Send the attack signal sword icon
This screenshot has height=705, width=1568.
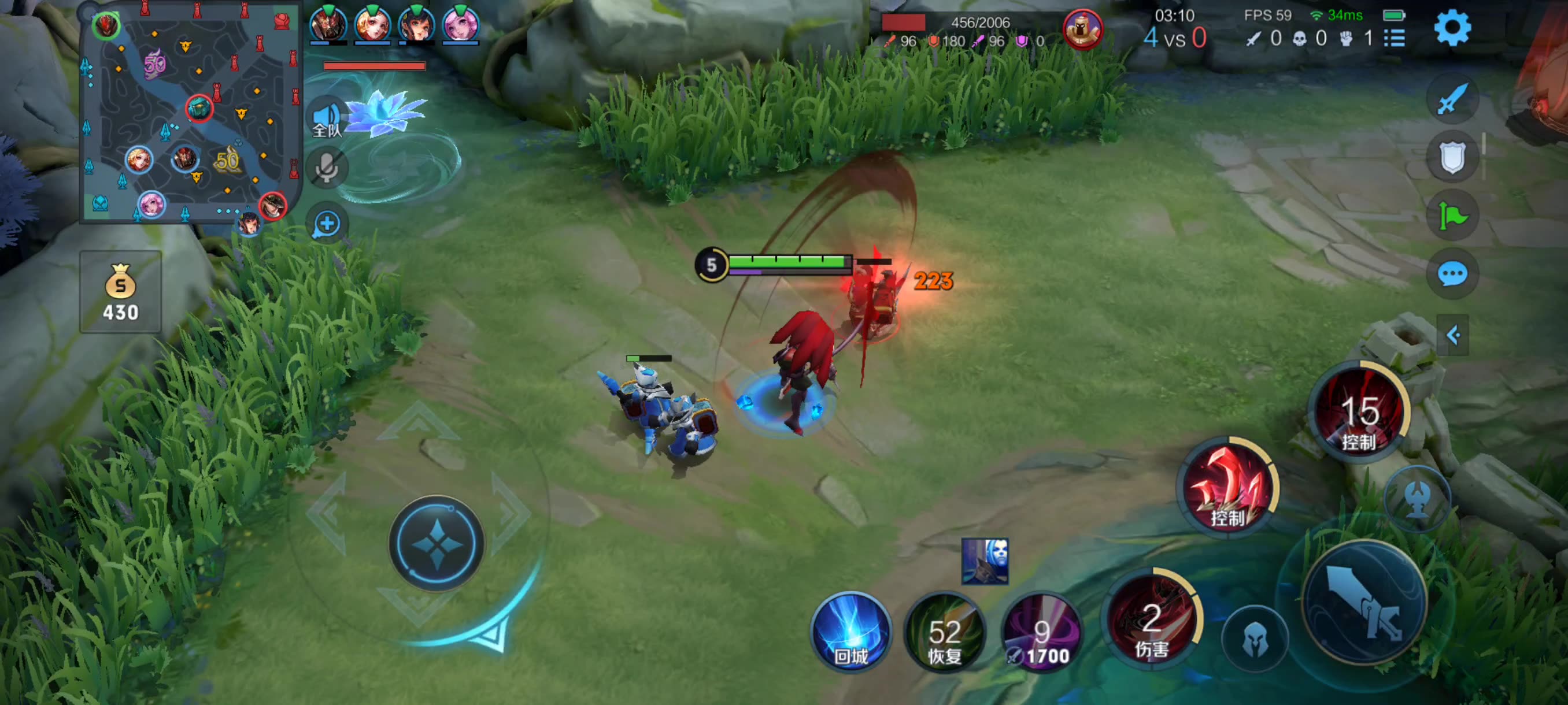1452,99
